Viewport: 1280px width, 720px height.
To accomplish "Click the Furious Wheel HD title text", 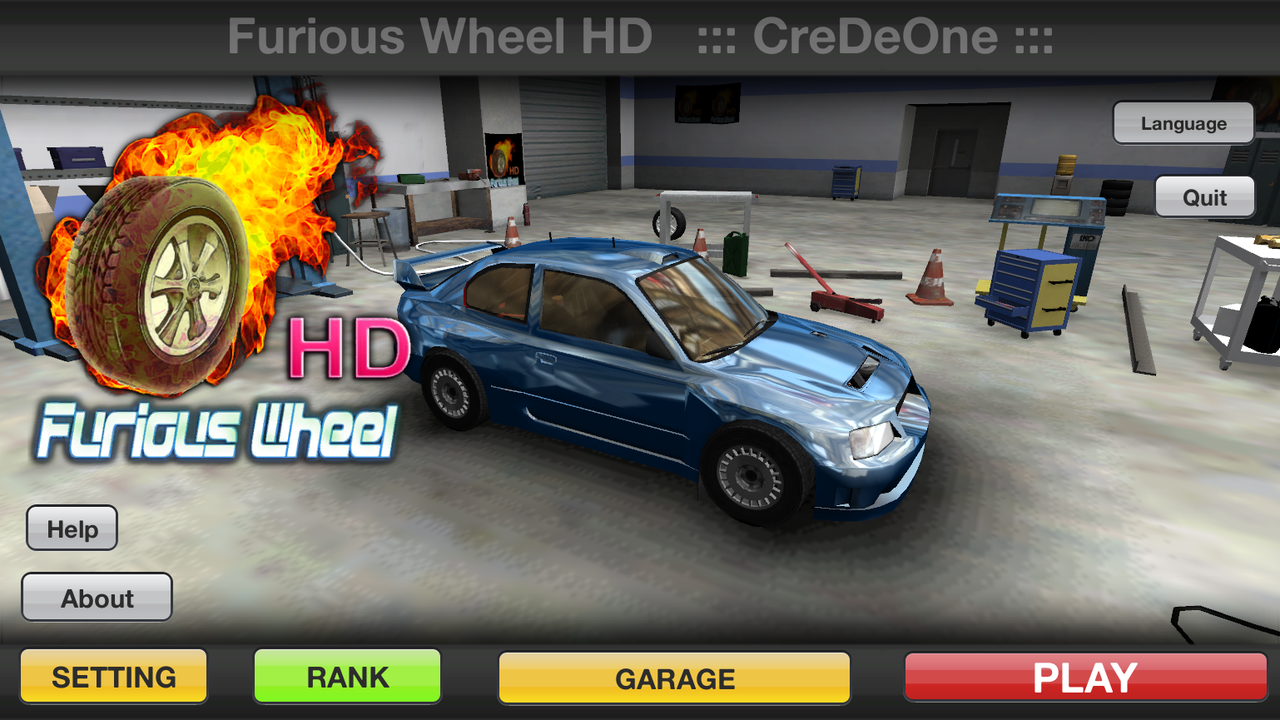I will point(440,36).
